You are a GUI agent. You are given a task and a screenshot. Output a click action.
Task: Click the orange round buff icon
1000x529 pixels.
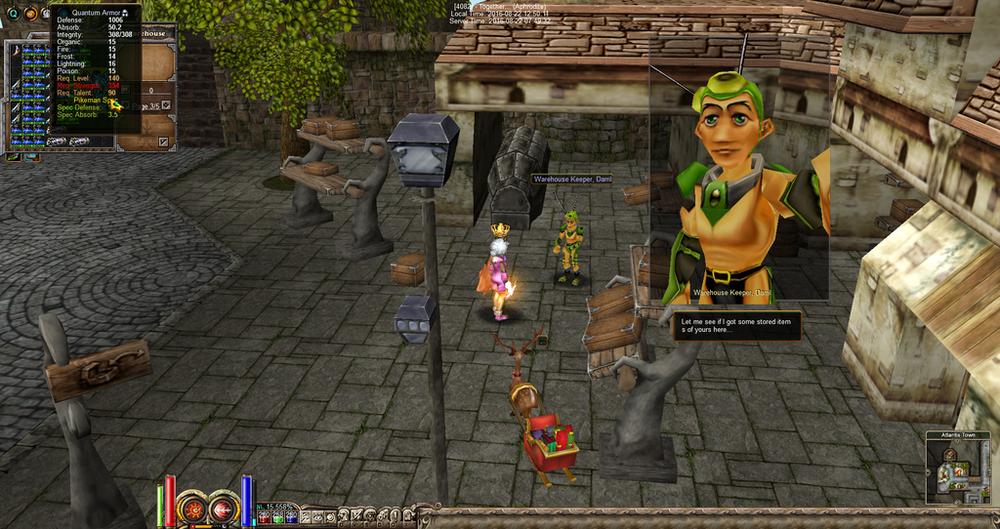tap(30, 13)
